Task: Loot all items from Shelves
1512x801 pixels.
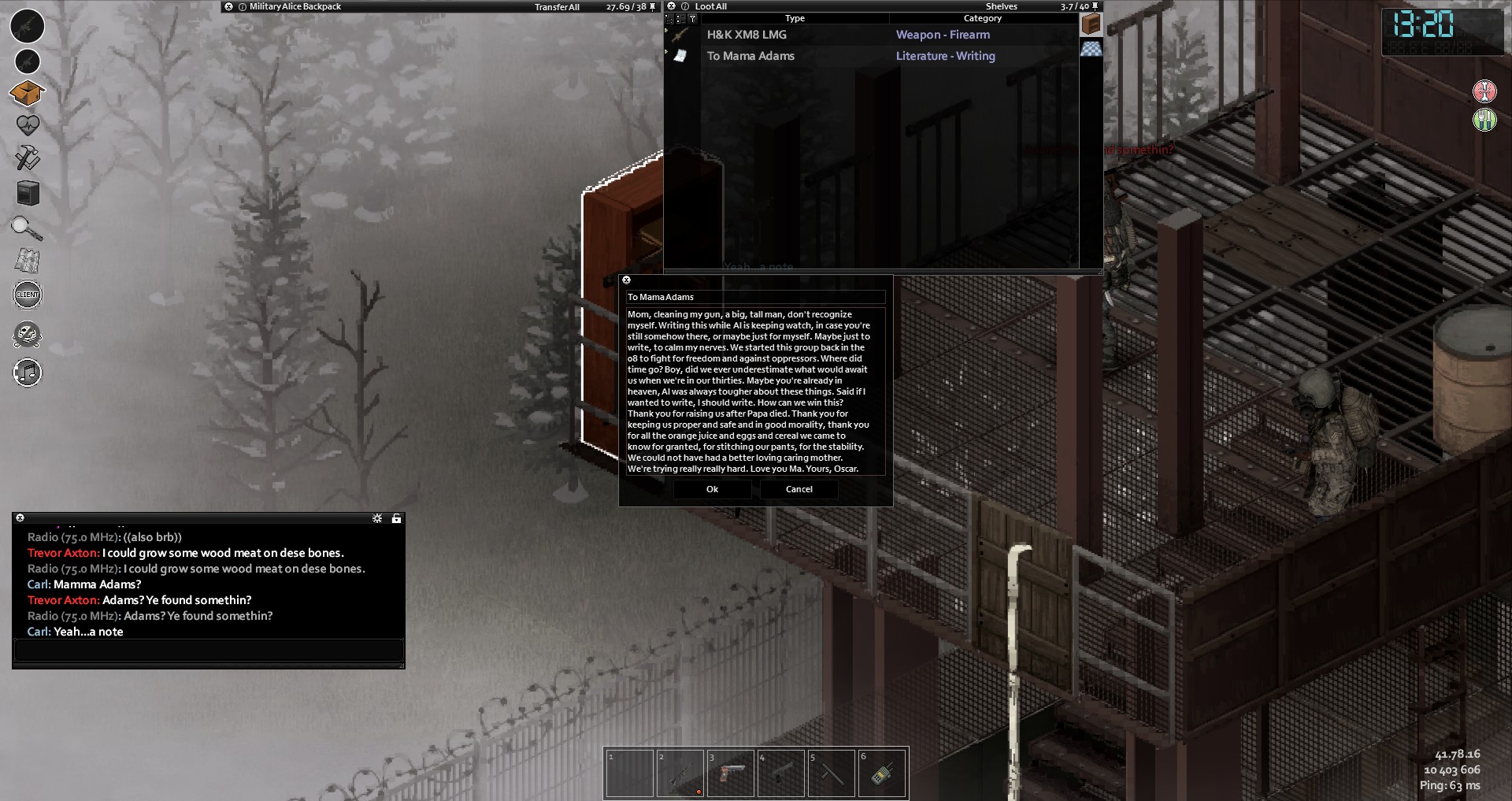Action: (710, 6)
